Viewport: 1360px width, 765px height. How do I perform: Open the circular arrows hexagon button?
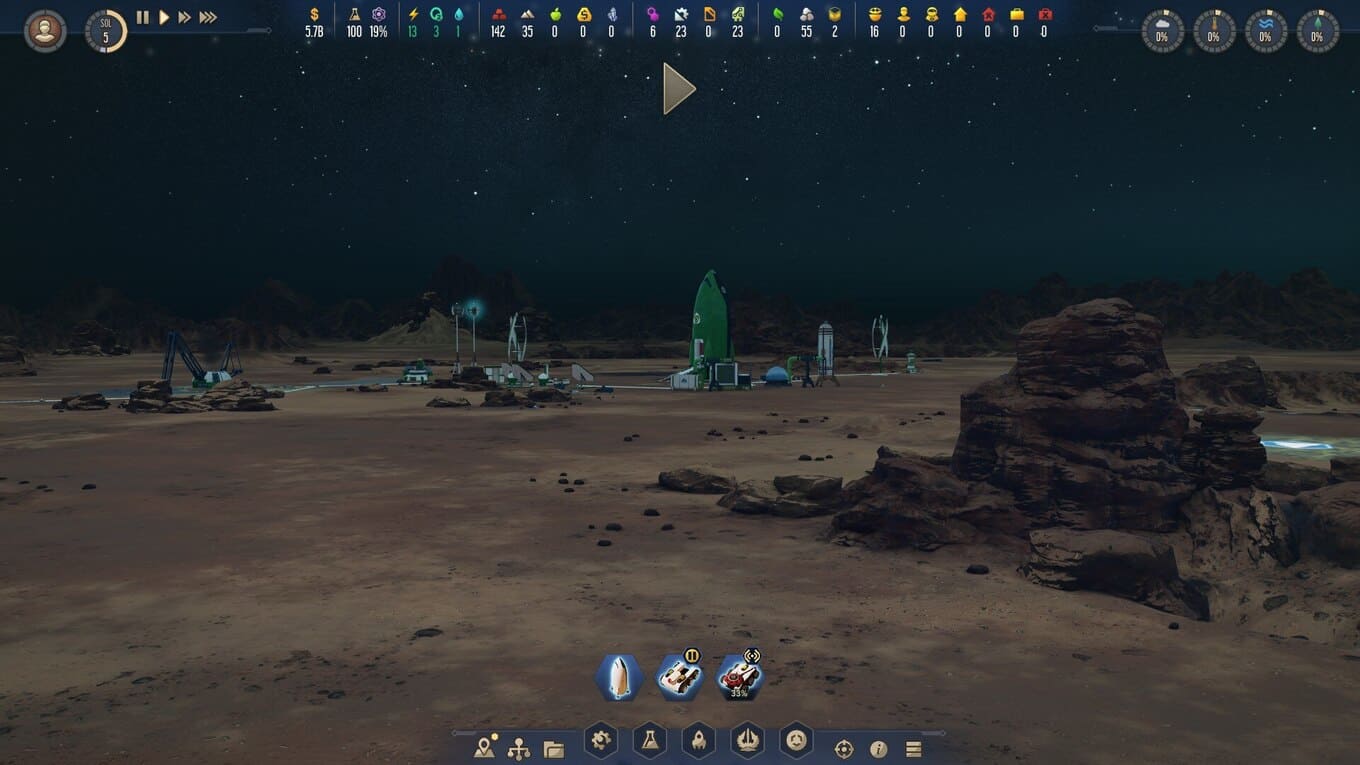coord(796,741)
